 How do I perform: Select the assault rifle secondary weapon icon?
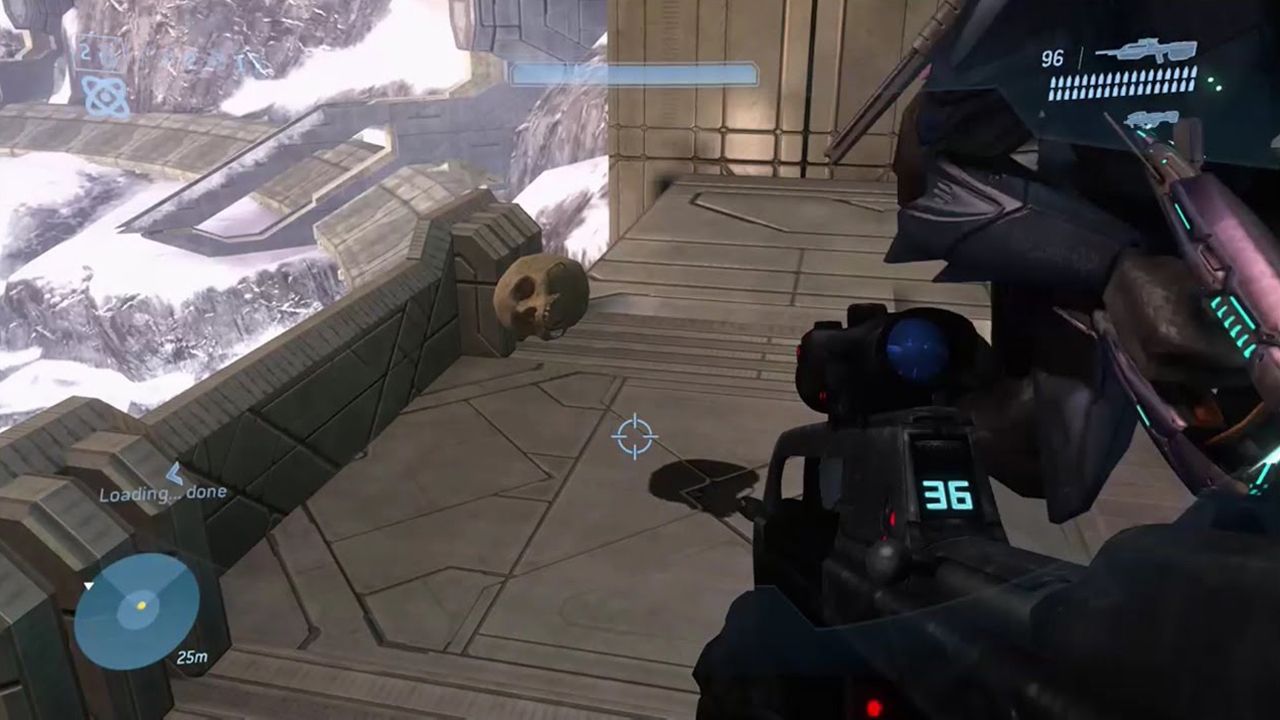[x=1150, y=120]
